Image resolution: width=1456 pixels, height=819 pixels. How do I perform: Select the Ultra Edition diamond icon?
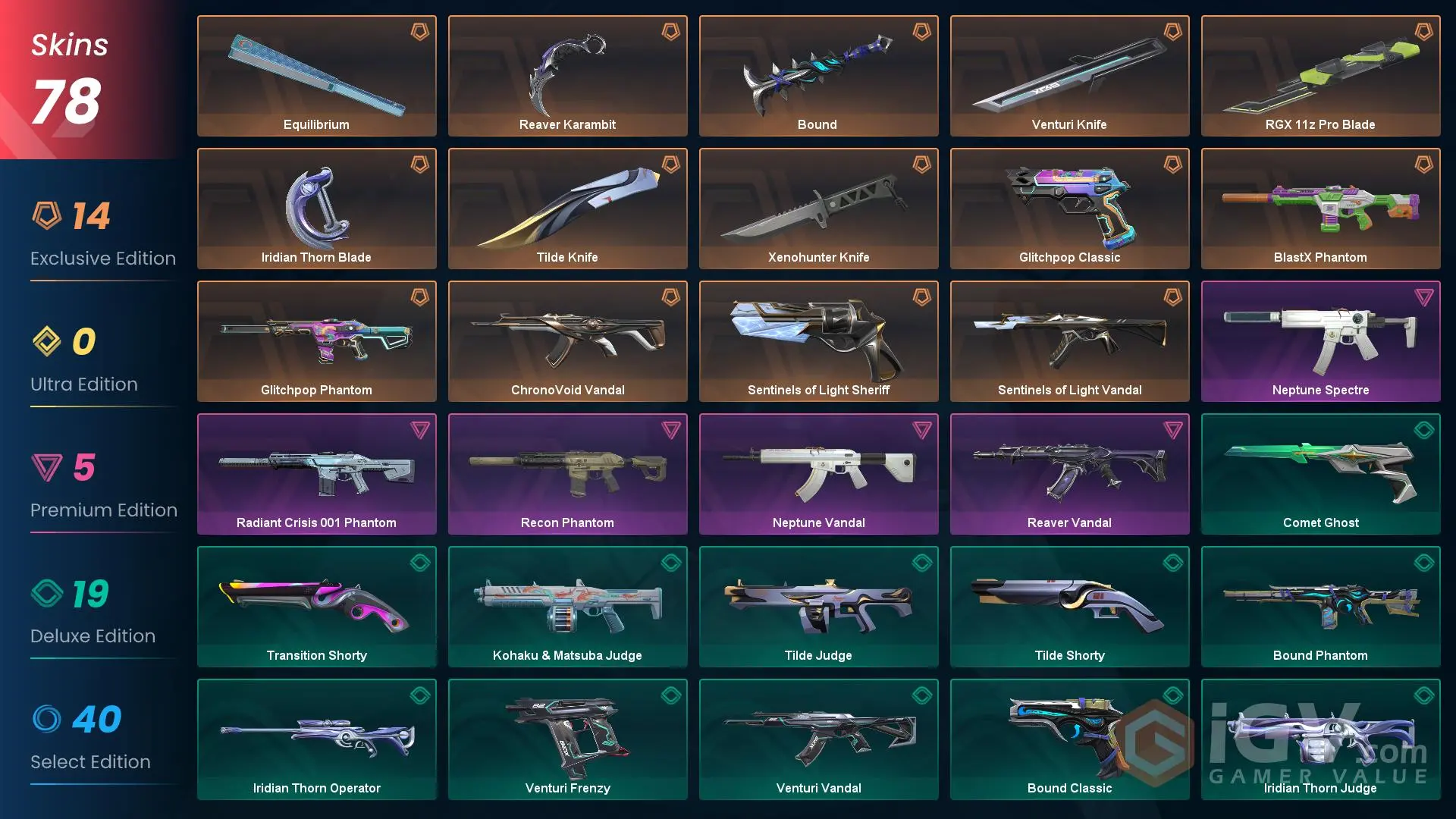coord(47,342)
